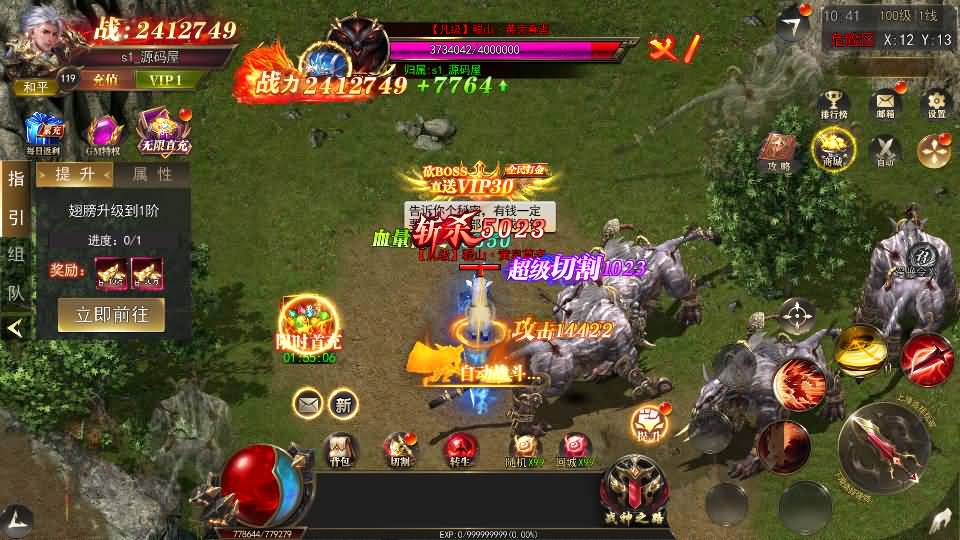
Task: Toggle the 自动 auto-battle crossed swords icon
Action: [884, 151]
